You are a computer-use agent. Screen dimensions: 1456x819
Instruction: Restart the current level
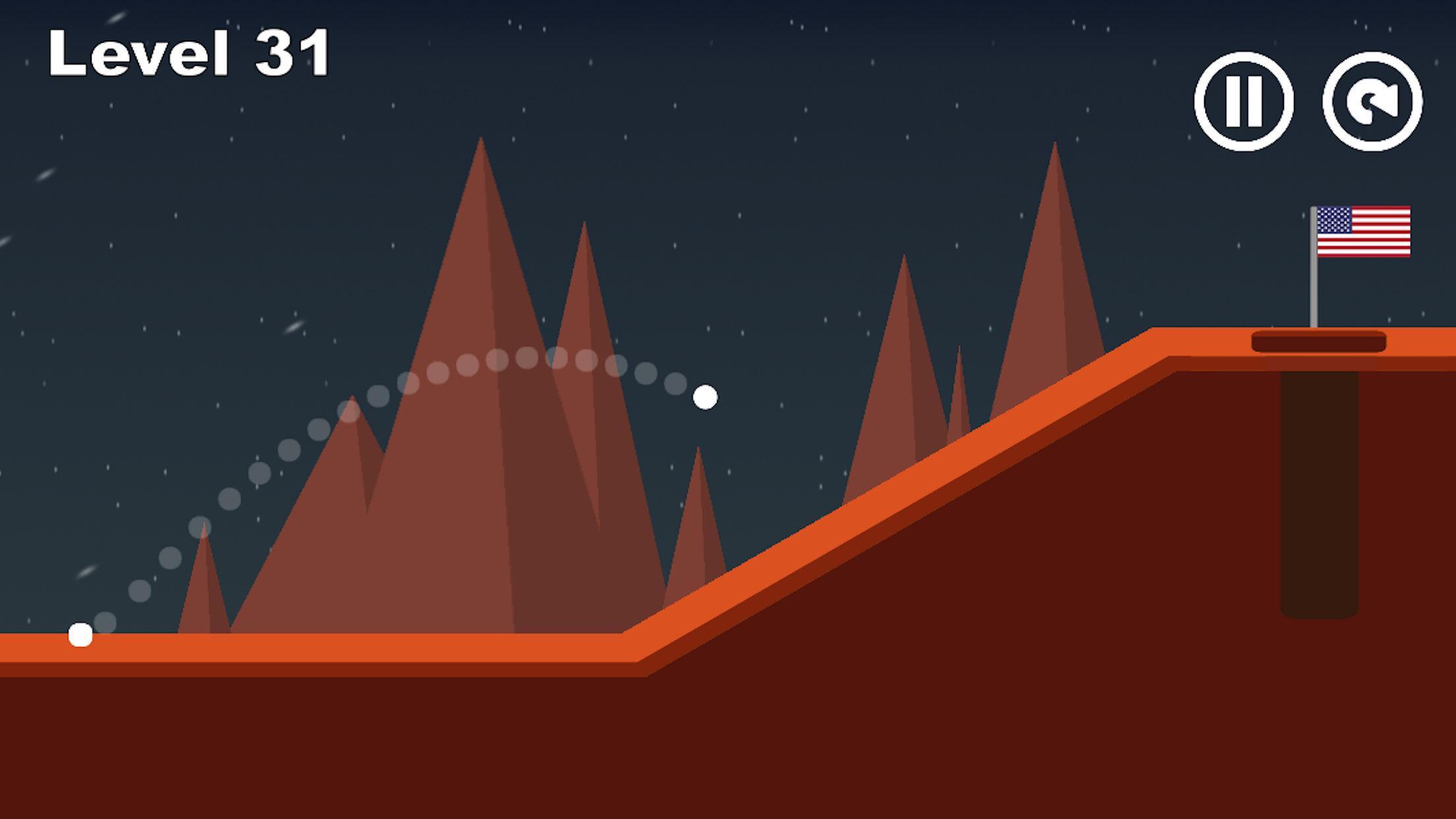(1372, 102)
